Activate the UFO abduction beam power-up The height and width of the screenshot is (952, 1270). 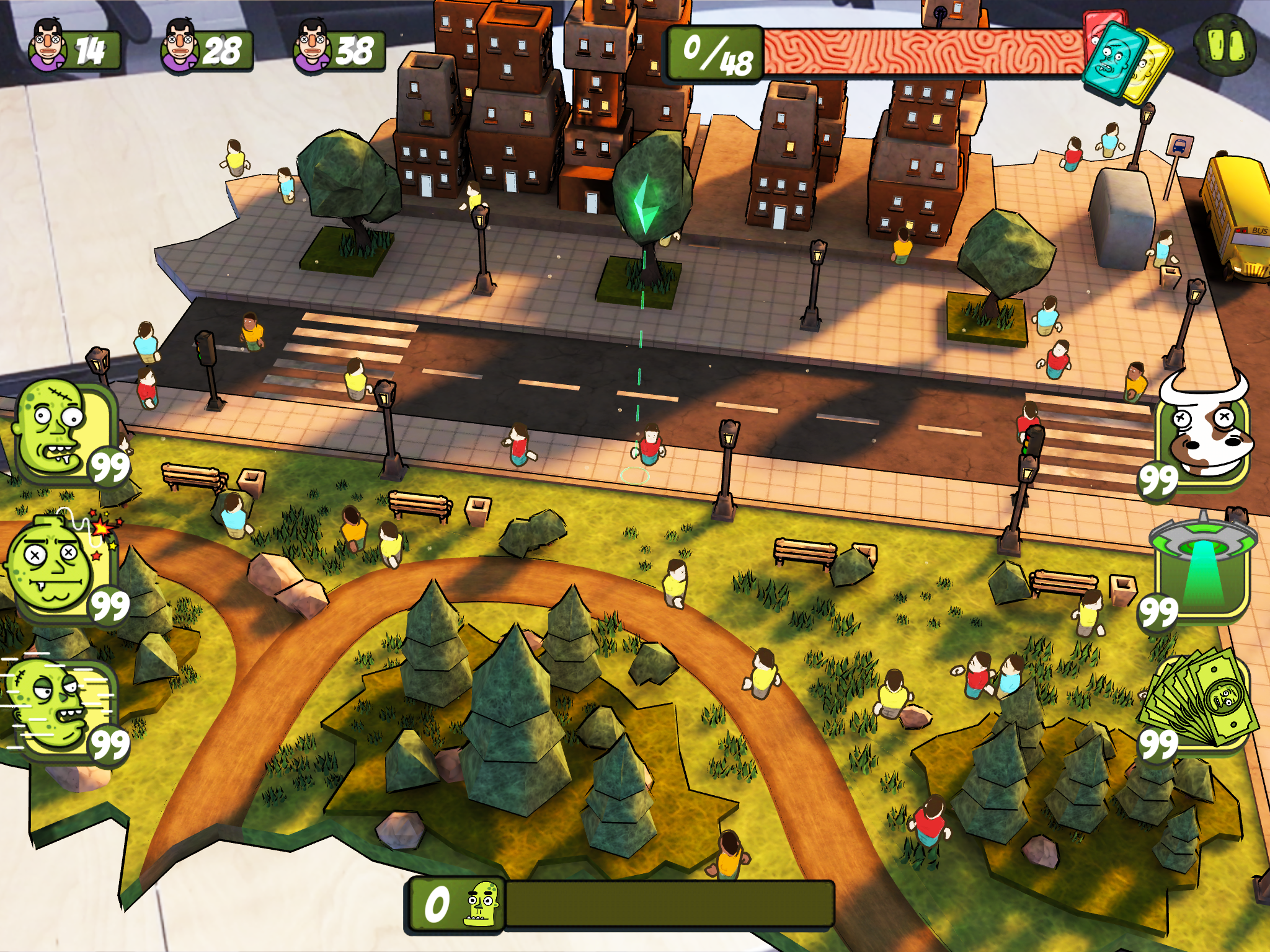coord(1203,567)
